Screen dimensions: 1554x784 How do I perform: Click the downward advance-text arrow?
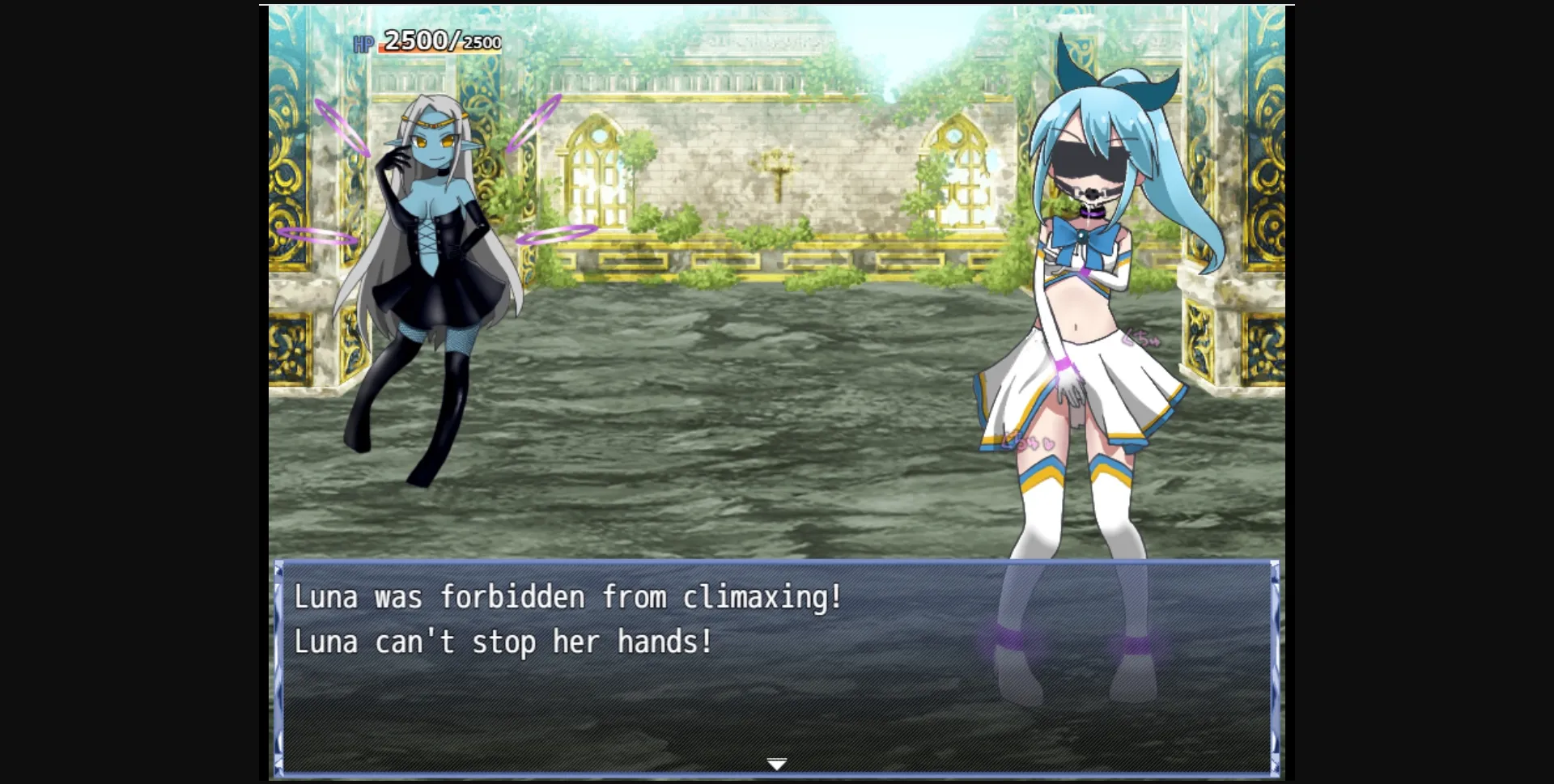pyautogui.click(x=776, y=762)
